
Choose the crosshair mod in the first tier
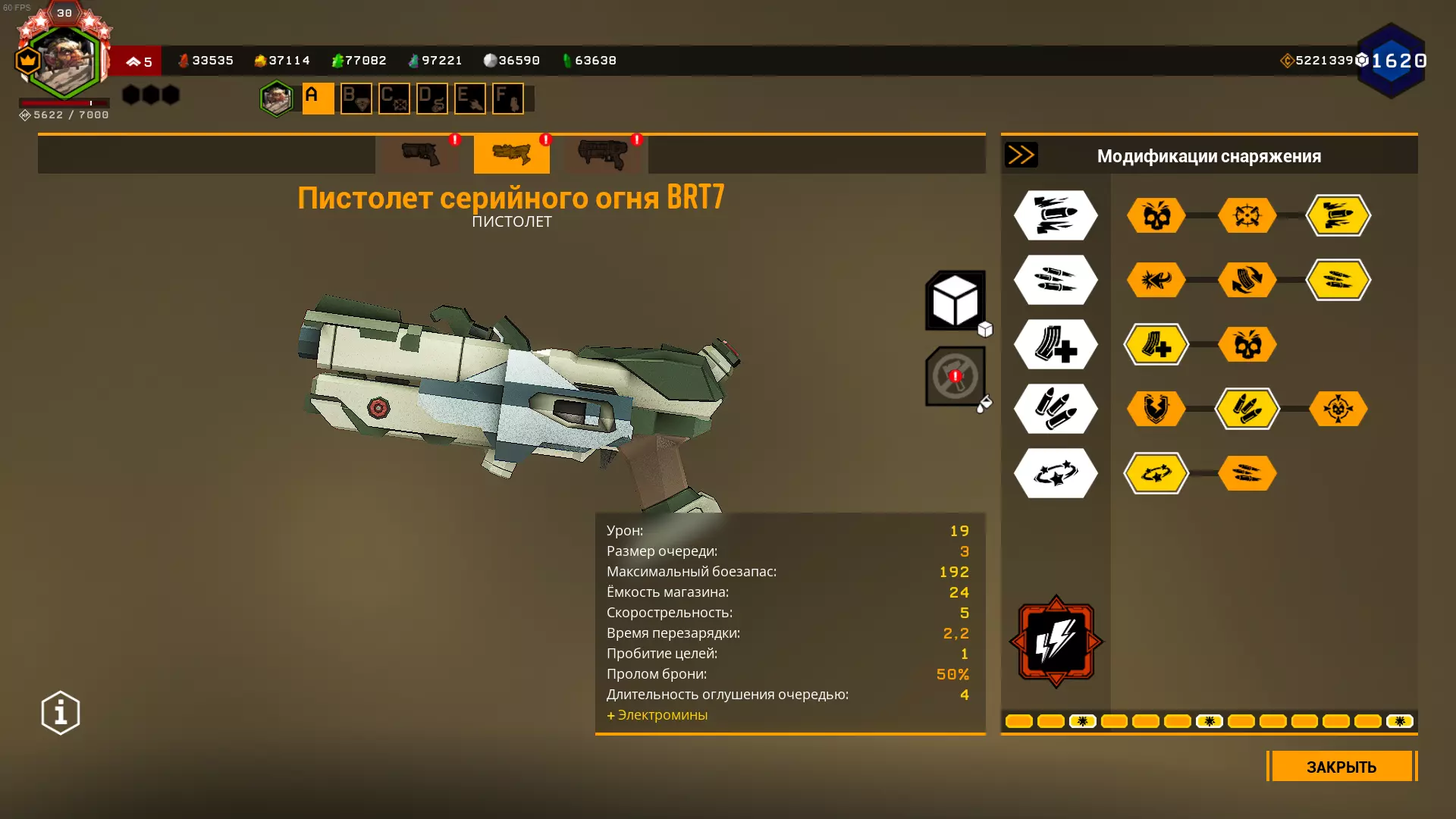(x=1247, y=216)
